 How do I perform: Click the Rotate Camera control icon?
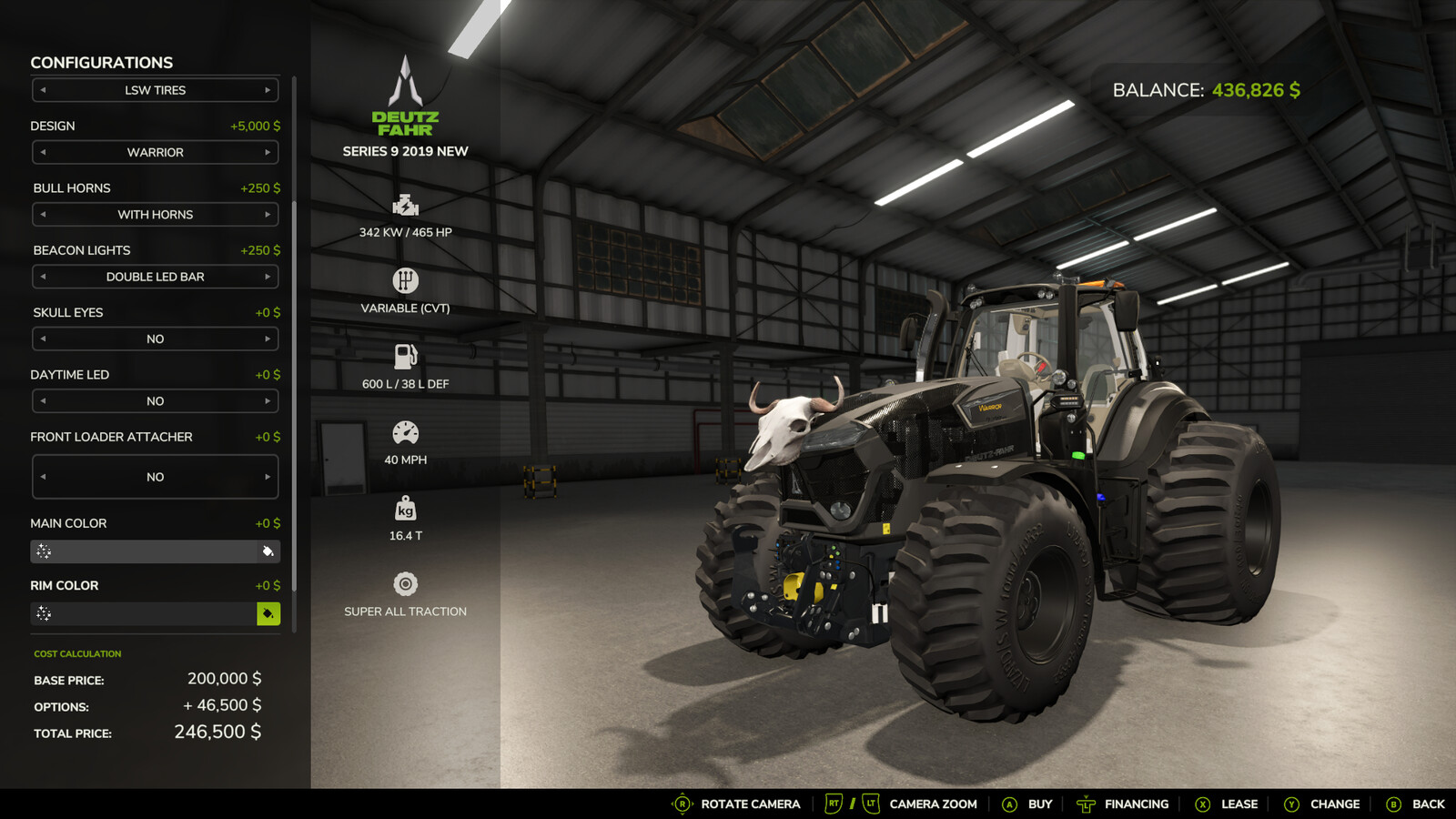click(x=682, y=804)
